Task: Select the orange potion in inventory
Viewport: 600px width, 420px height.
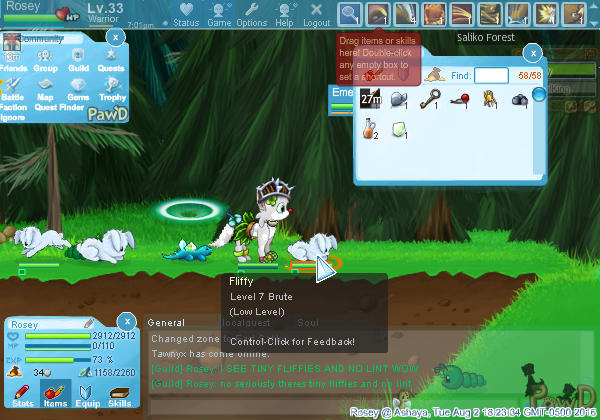Action: pos(370,130)
